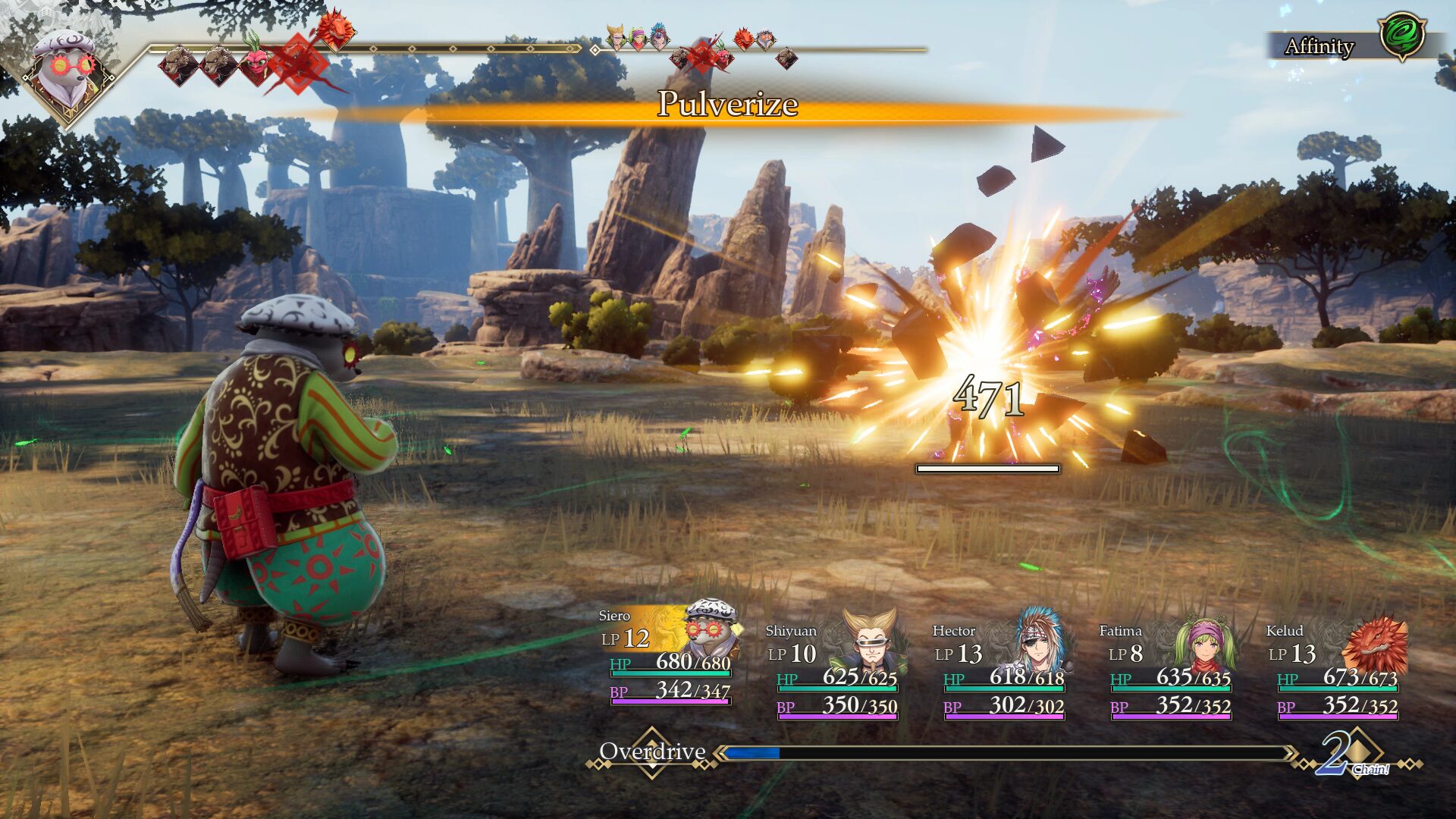This screenshot has width=1456, height=819.
Task: Select the blue-haired Hector next-turn timeline icon
Action: coord(659,35)
